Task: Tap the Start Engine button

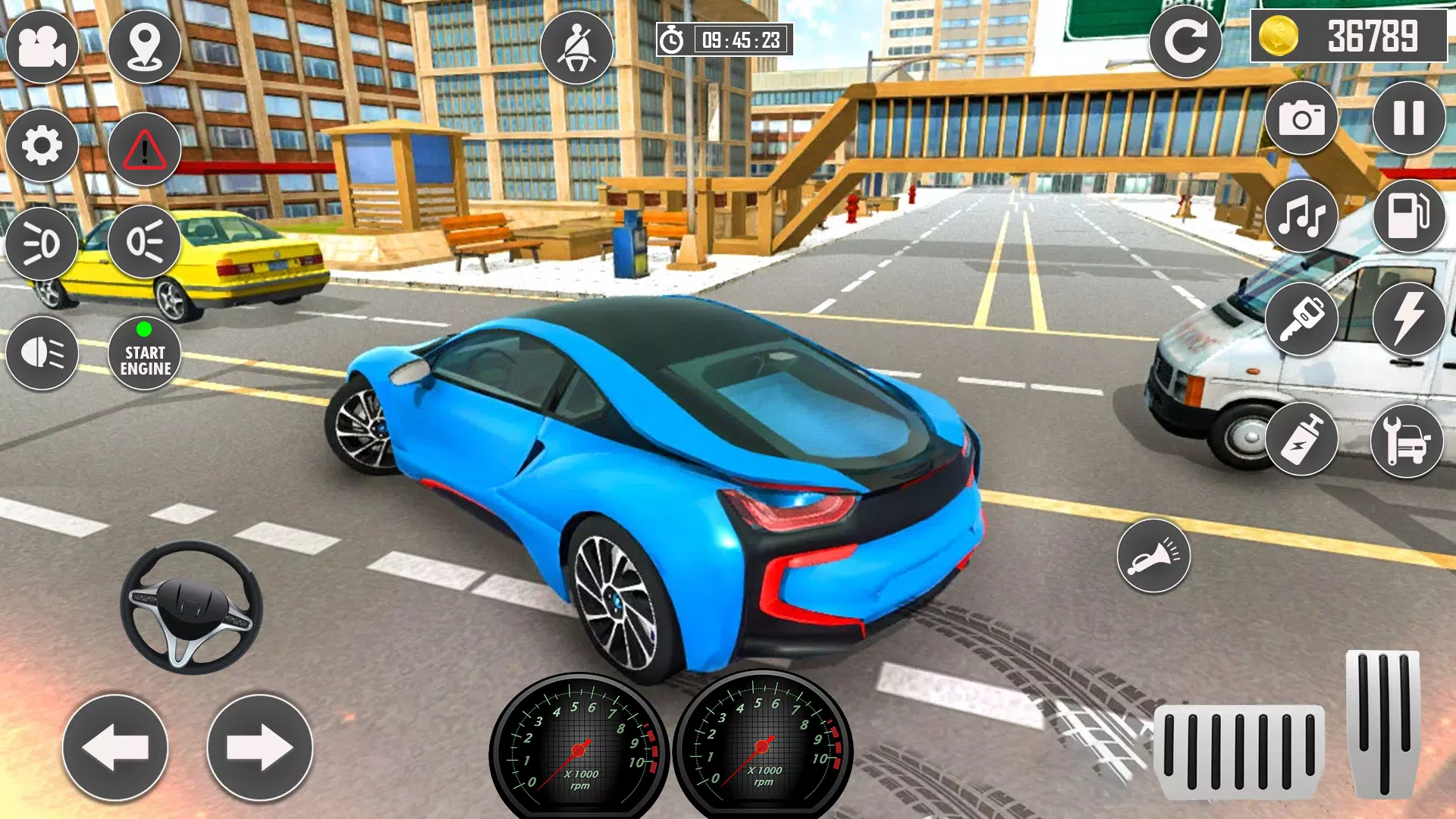Action: 144,353
